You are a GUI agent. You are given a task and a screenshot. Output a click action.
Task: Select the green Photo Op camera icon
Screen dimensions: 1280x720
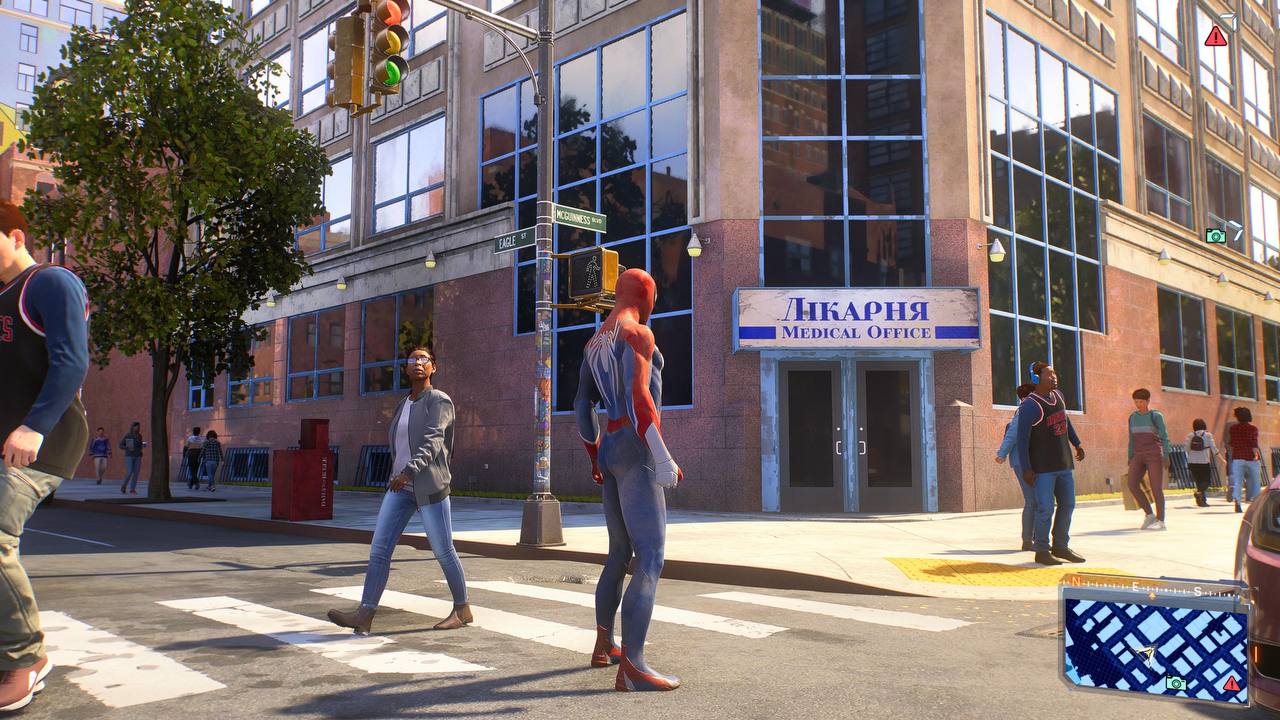point(1215,236)
